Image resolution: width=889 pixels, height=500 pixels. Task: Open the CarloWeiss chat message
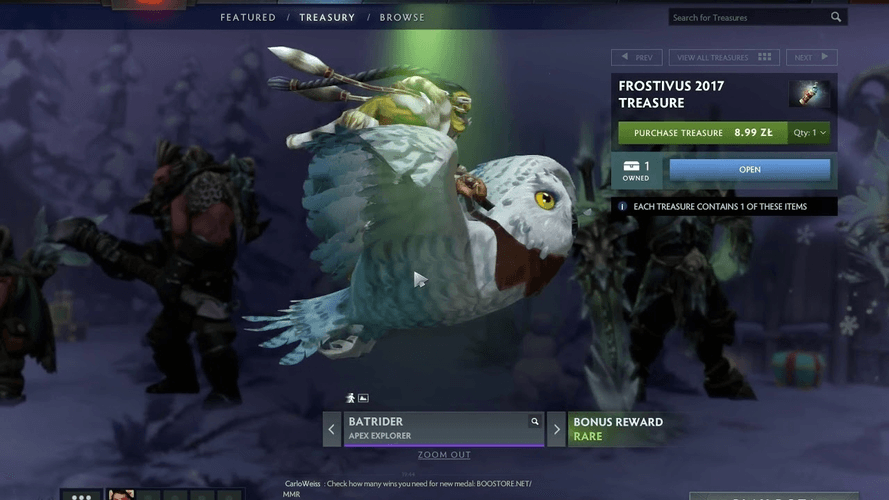[x=410, y=484]
